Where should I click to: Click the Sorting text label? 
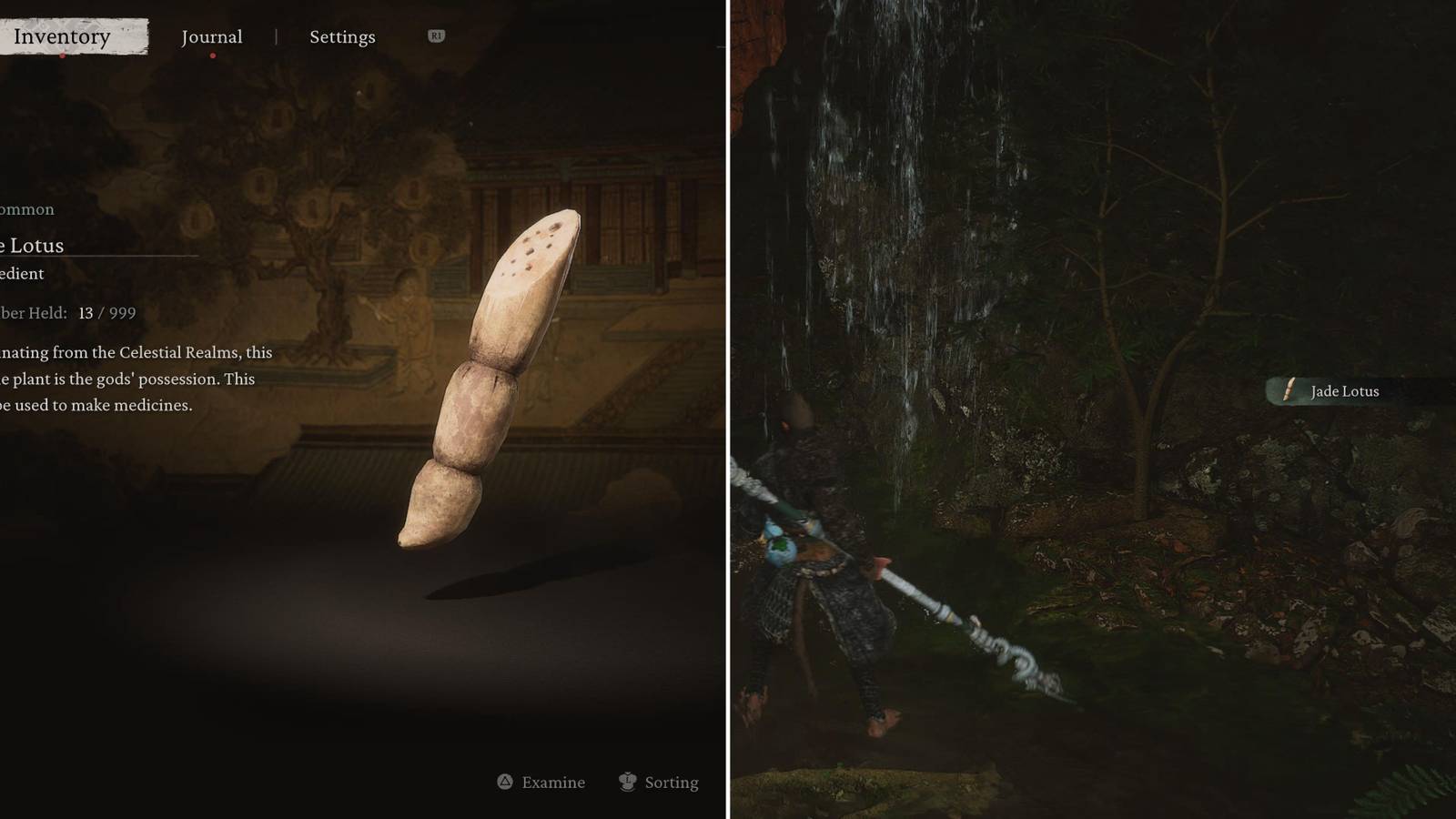pyautogui.click(x=672, y=782)
